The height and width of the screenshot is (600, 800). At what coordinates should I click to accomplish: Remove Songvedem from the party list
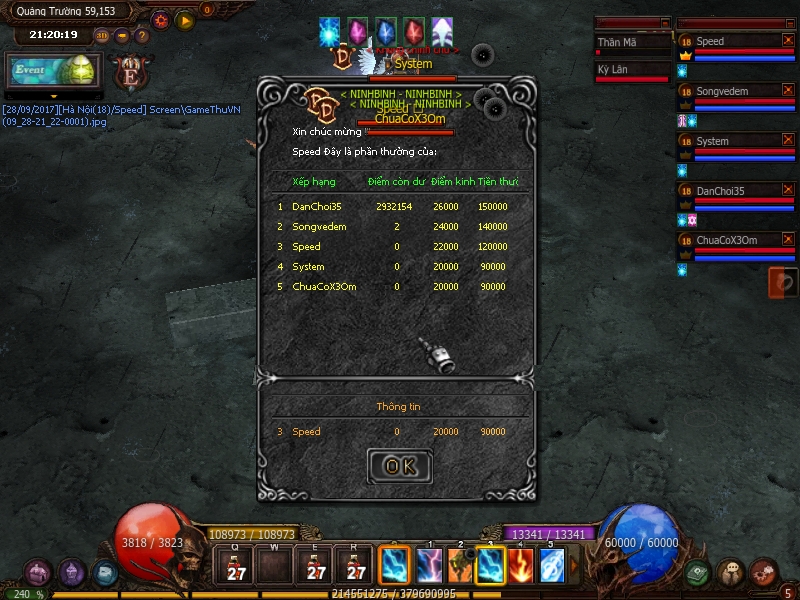[x=787, y=91]
